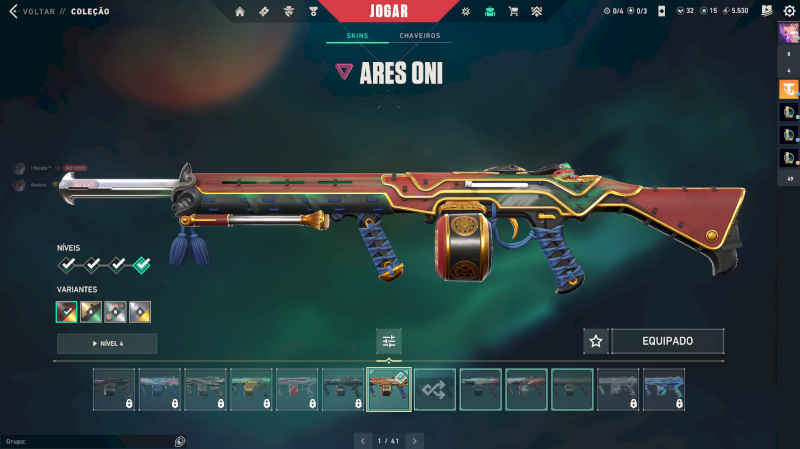
Task: Open the settings gear icon
Action: (788, 11)
